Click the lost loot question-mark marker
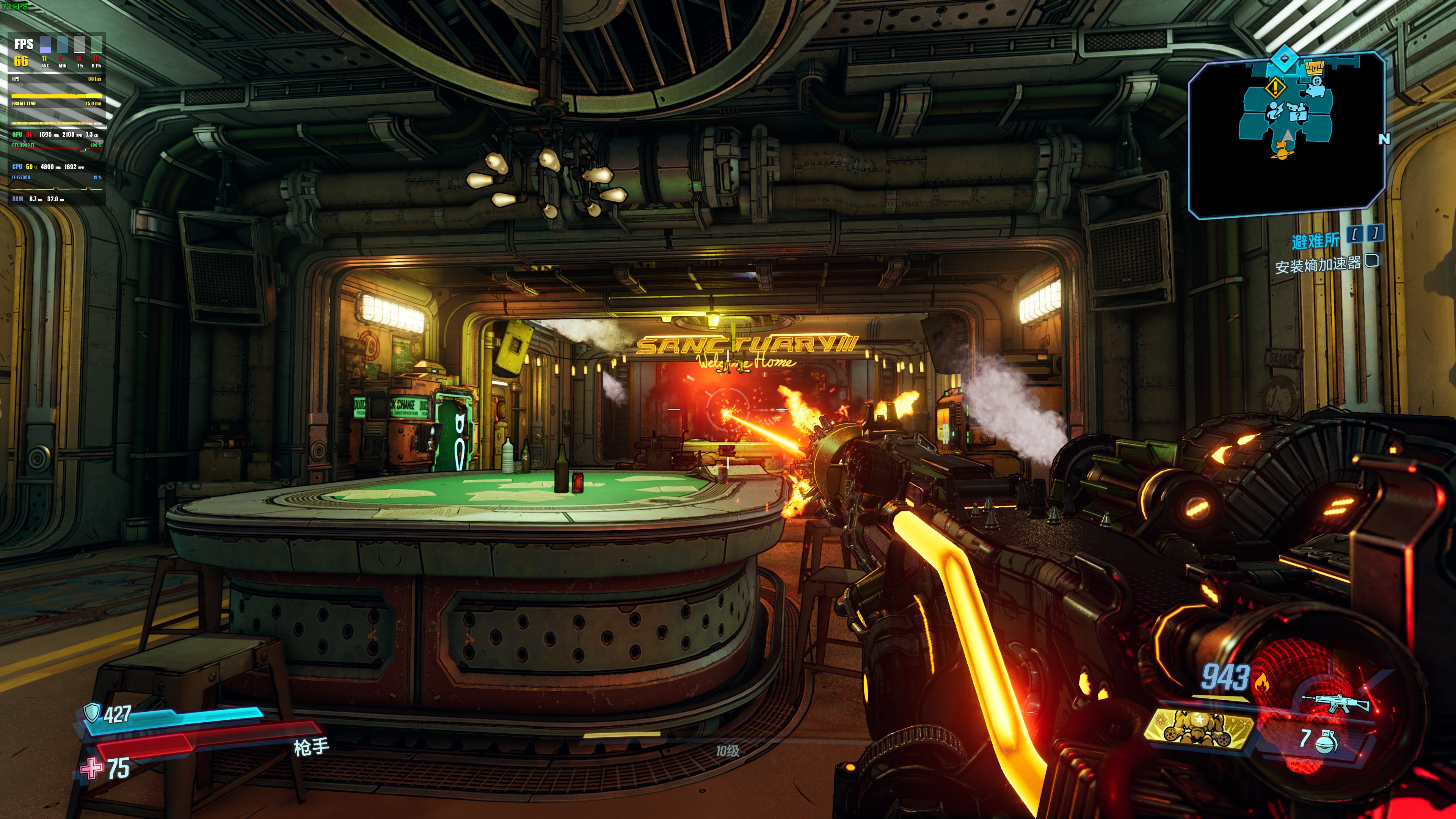Viewport: 1456px width, 819px height. pos(1298,113)
